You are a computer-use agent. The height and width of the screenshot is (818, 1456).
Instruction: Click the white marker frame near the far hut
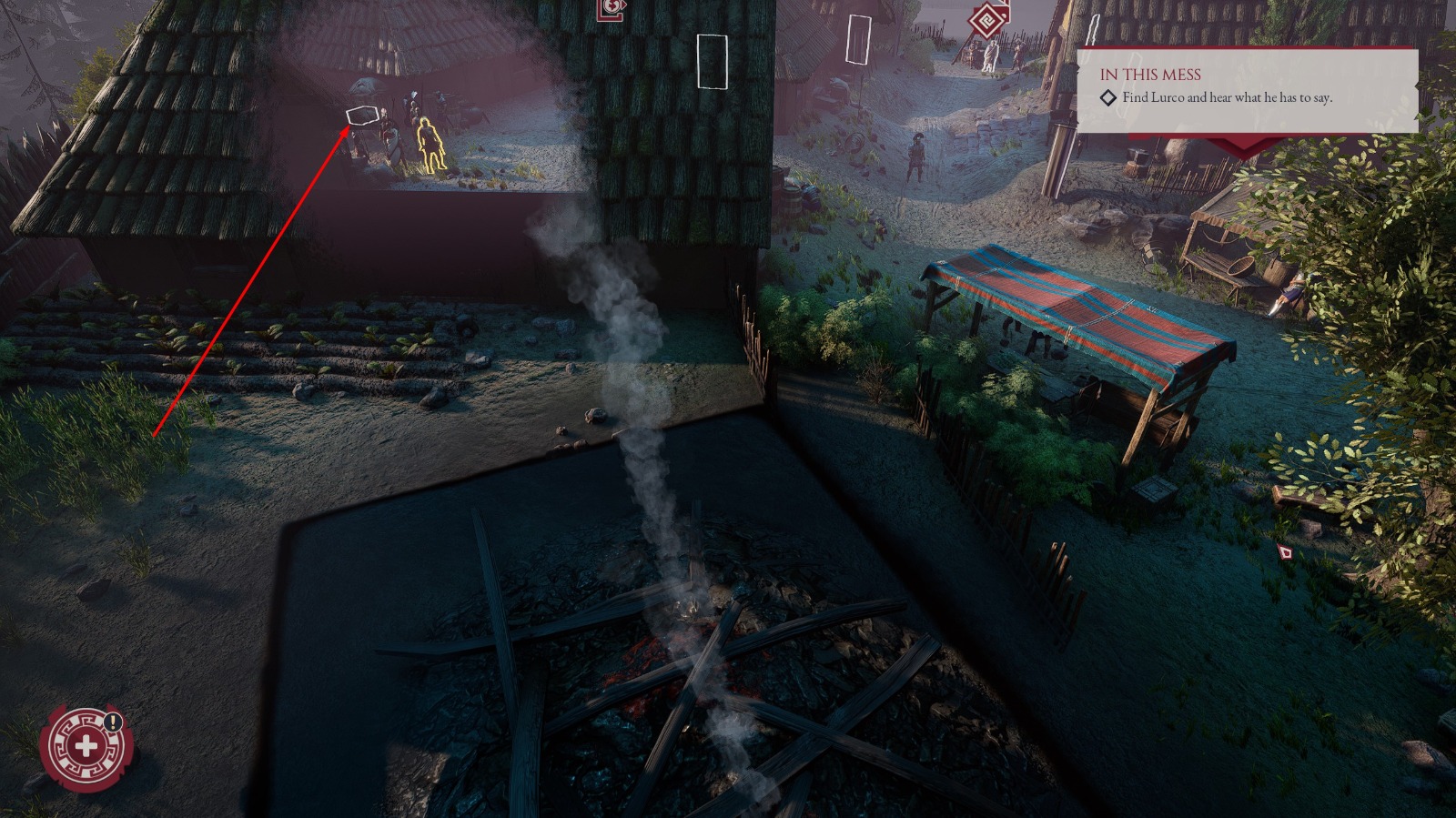click(x=858, y=38)
